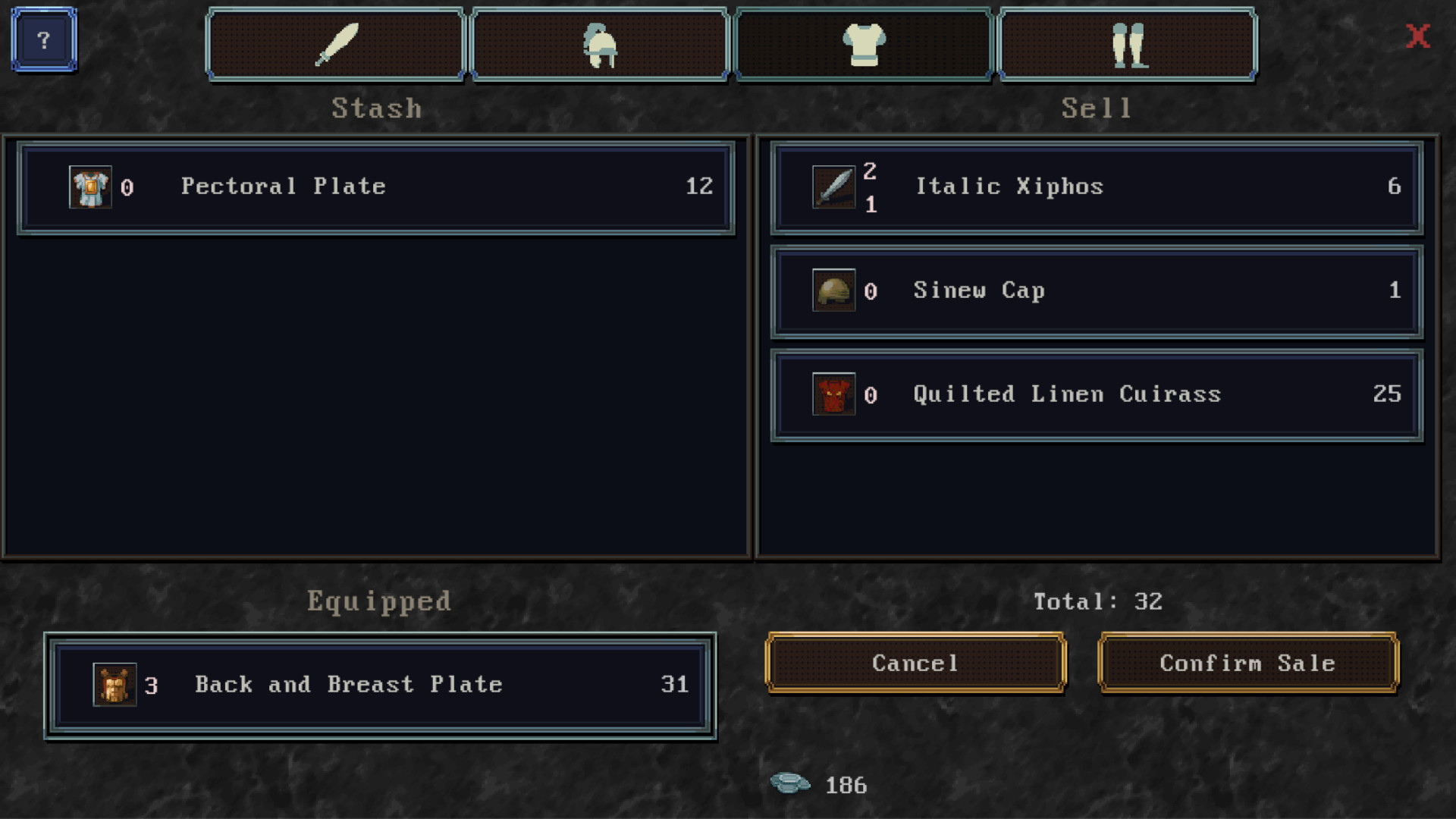Select the equipped Back and Breast Plate row
The image size is (1456, 819).
tap(379, 684)
